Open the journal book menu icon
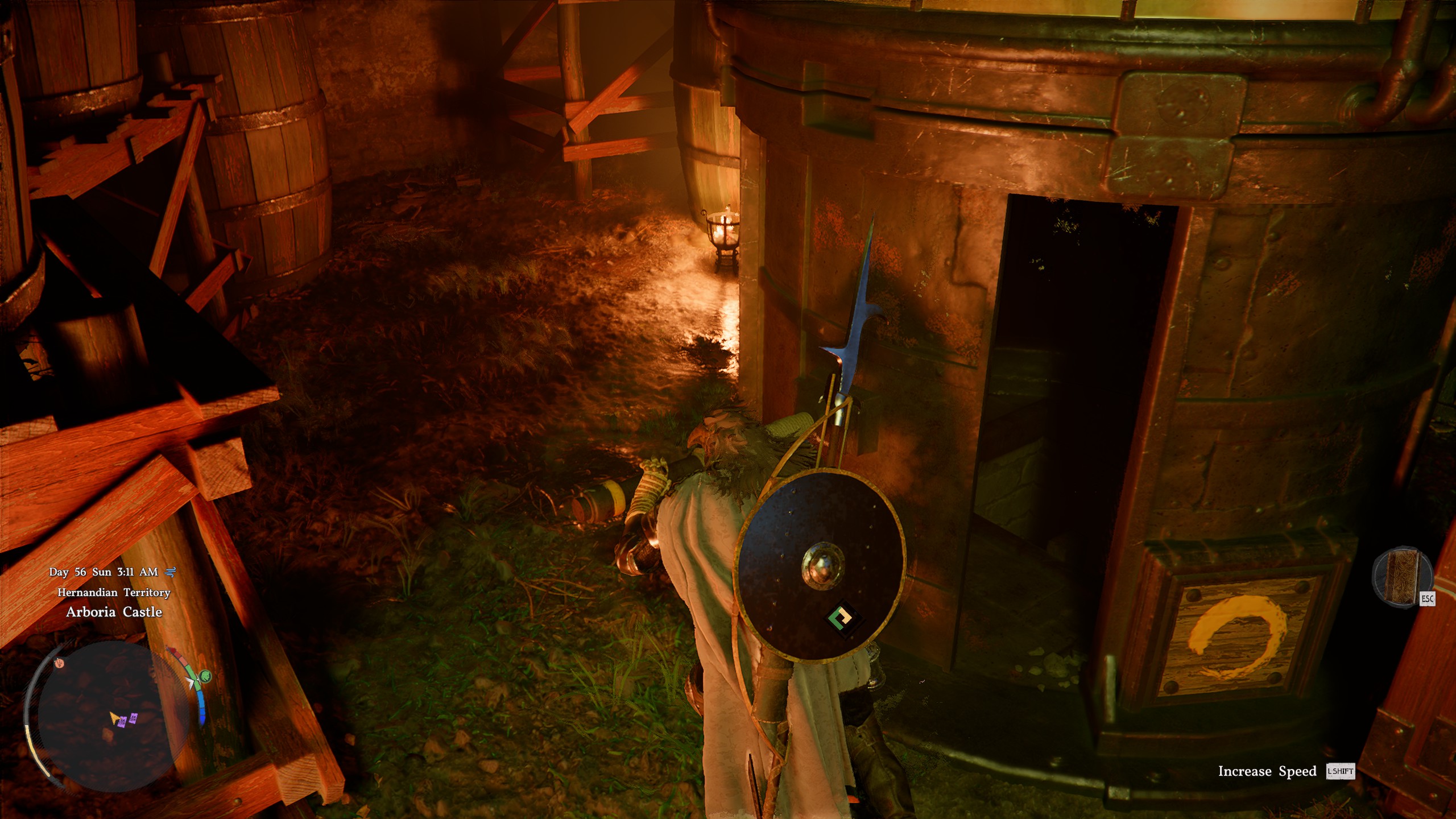The image size is (1456, 819). [1400, 576]
